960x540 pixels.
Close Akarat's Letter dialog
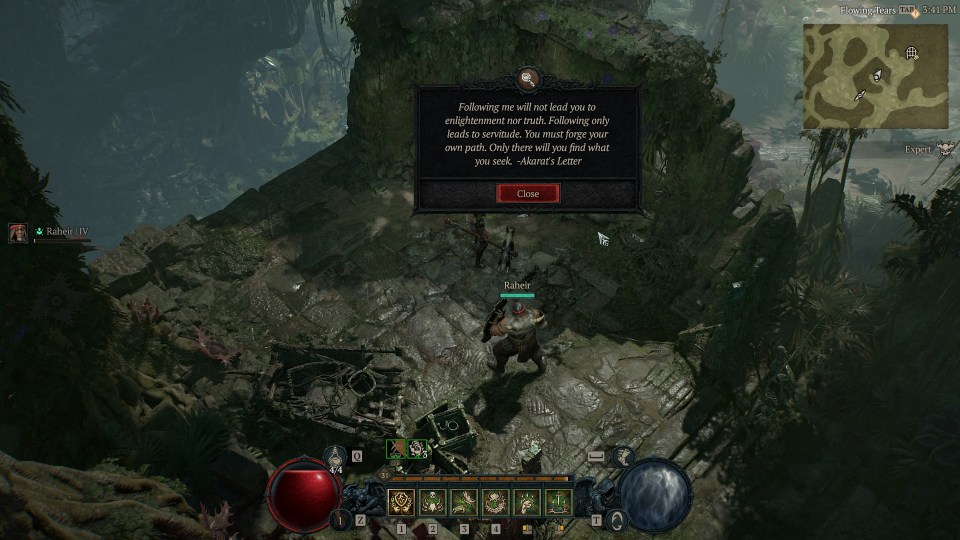(528, 193)
